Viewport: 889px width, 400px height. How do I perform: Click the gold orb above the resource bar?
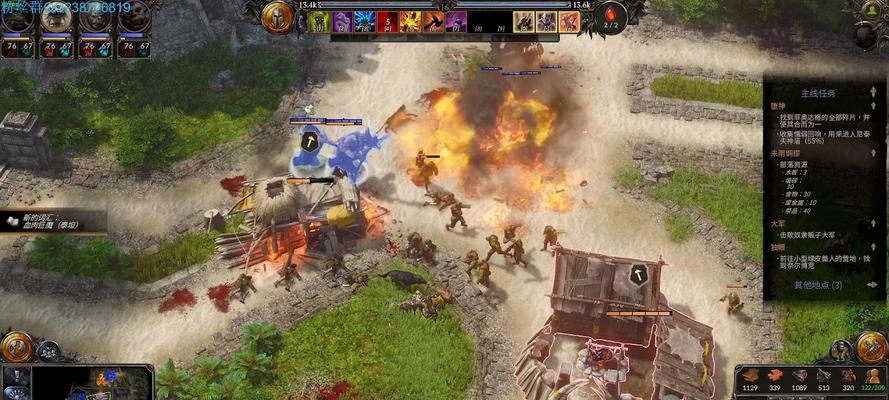pos(871,347)
